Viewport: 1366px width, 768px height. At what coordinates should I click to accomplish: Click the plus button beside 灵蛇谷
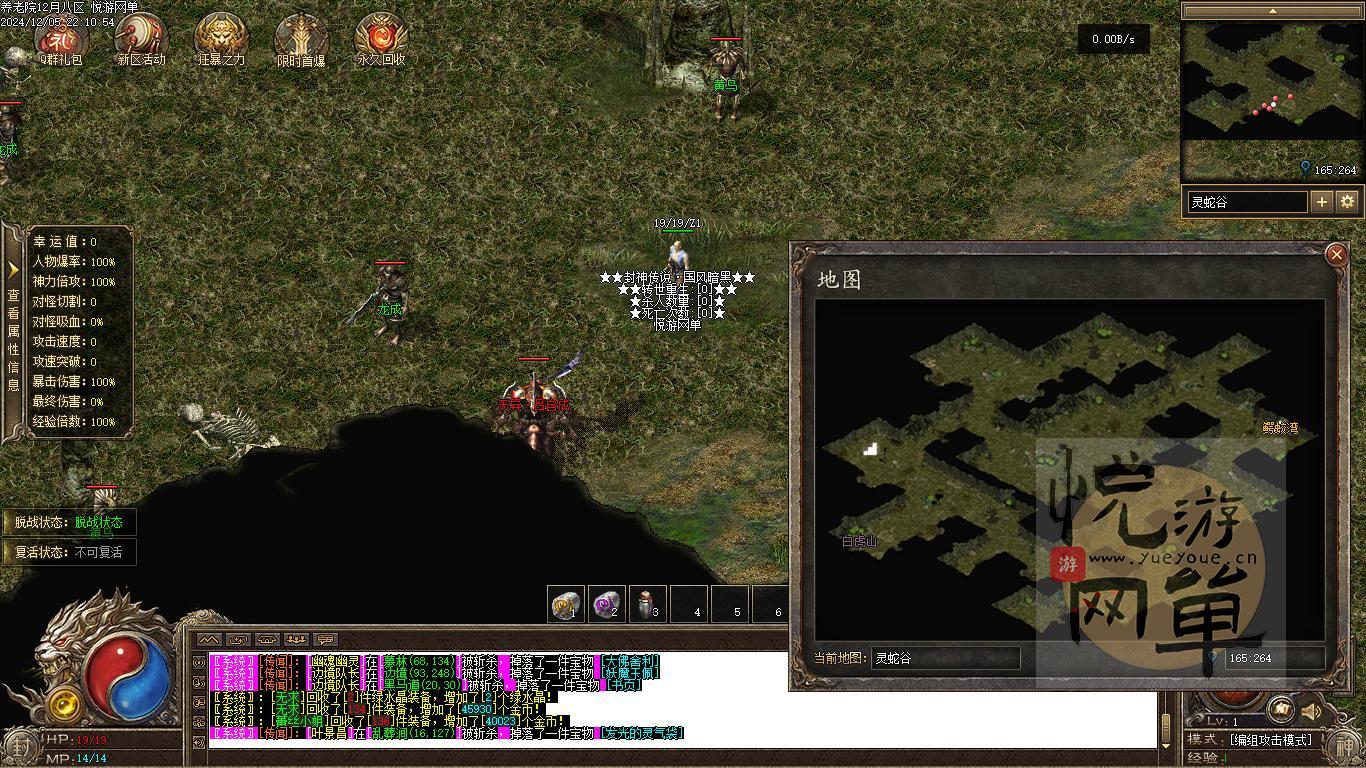[1322, 202]
